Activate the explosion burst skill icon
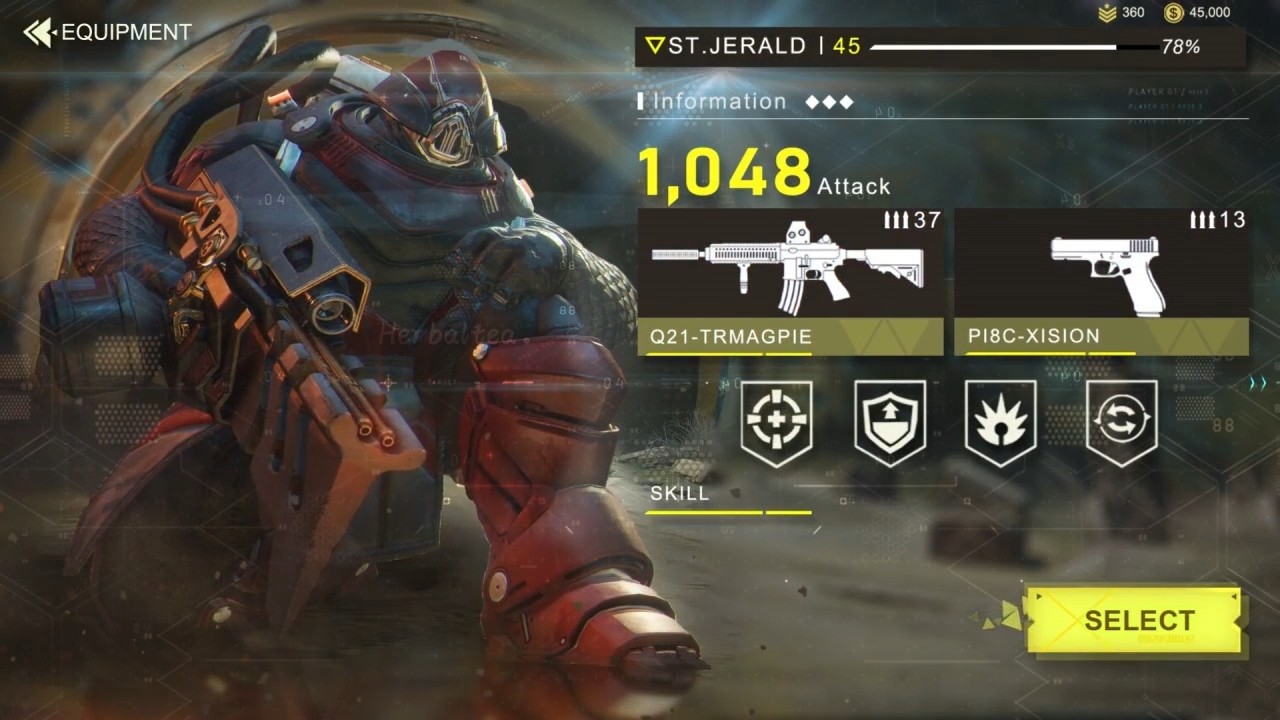The image size is (1280, 720). pyautogui.click(x=1000, y=422)
